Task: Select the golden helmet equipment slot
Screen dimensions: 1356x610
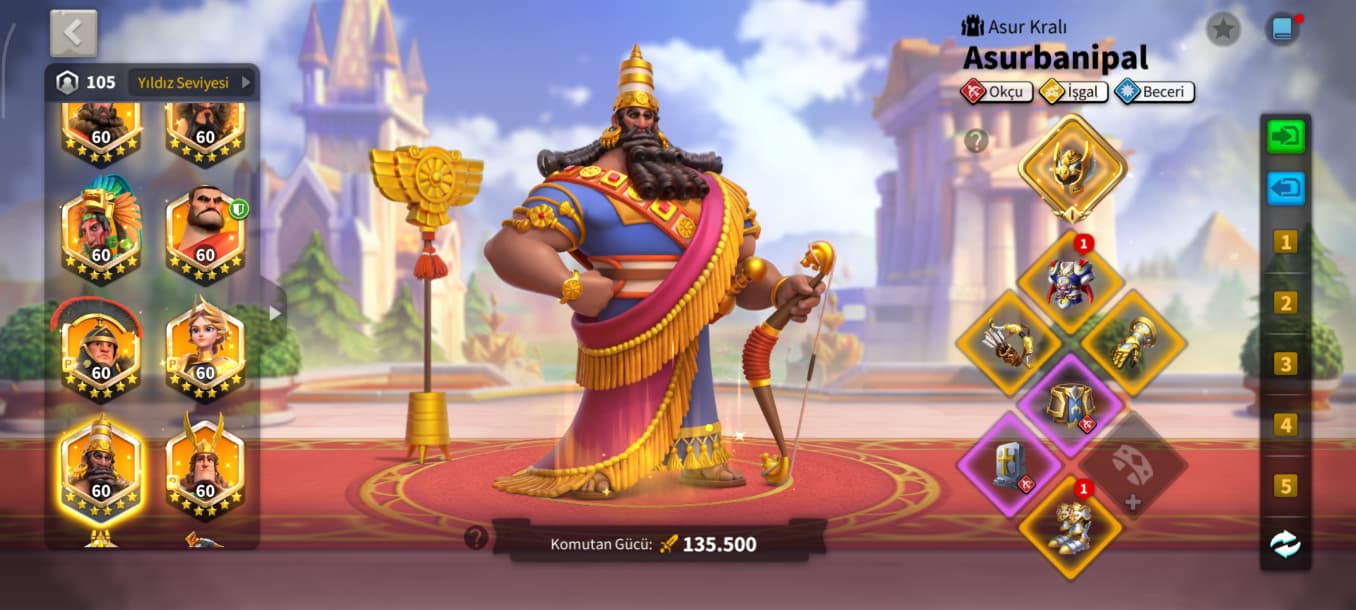Action: 1072,167
